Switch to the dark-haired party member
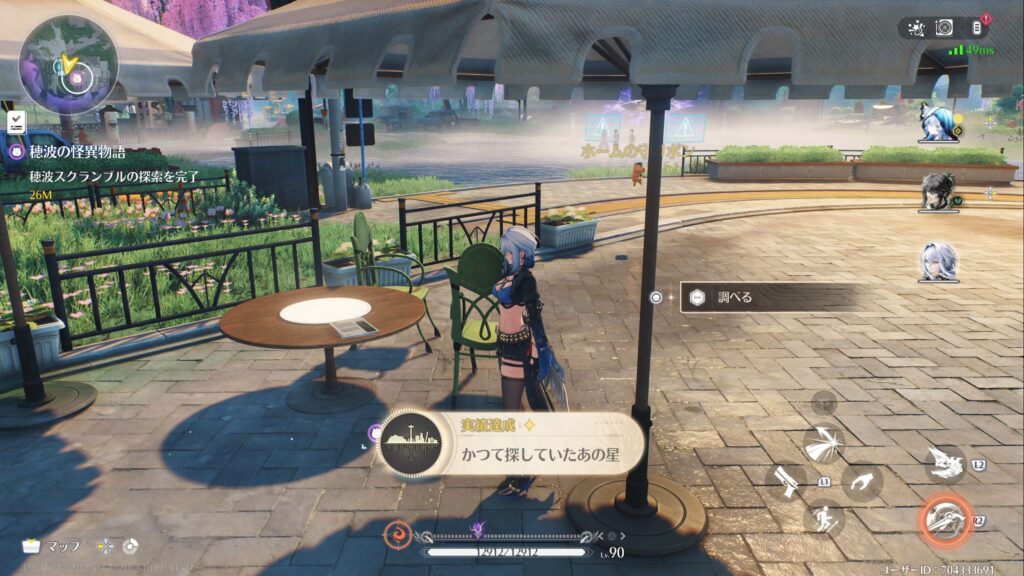The width and height of the screenshot is (1024, 576). pos(938,191)
